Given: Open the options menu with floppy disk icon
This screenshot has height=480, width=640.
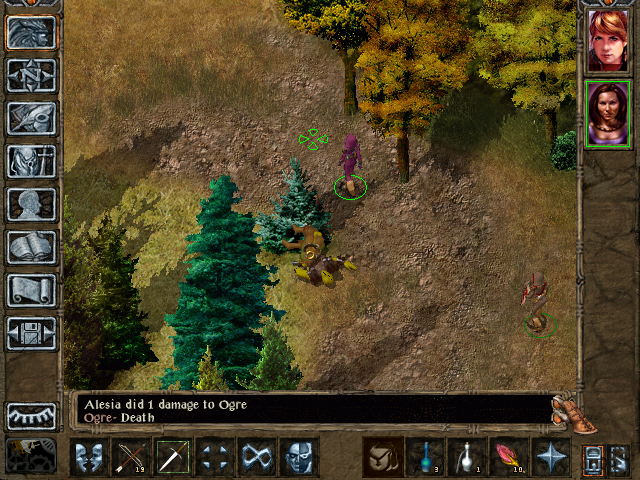Looking at the screenshot, I should coord(31,333).
